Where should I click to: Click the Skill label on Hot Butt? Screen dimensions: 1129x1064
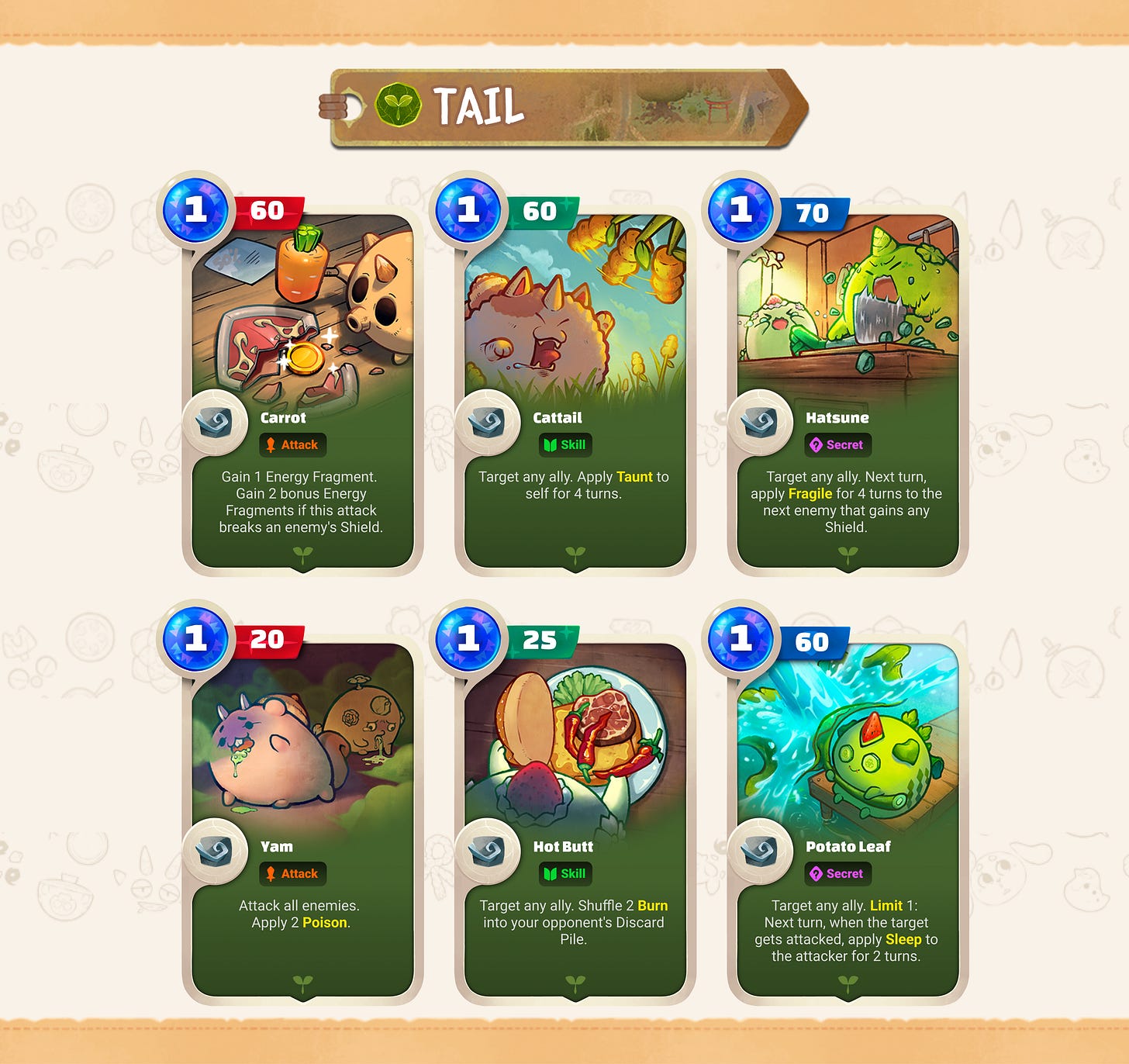pos(567,874)
